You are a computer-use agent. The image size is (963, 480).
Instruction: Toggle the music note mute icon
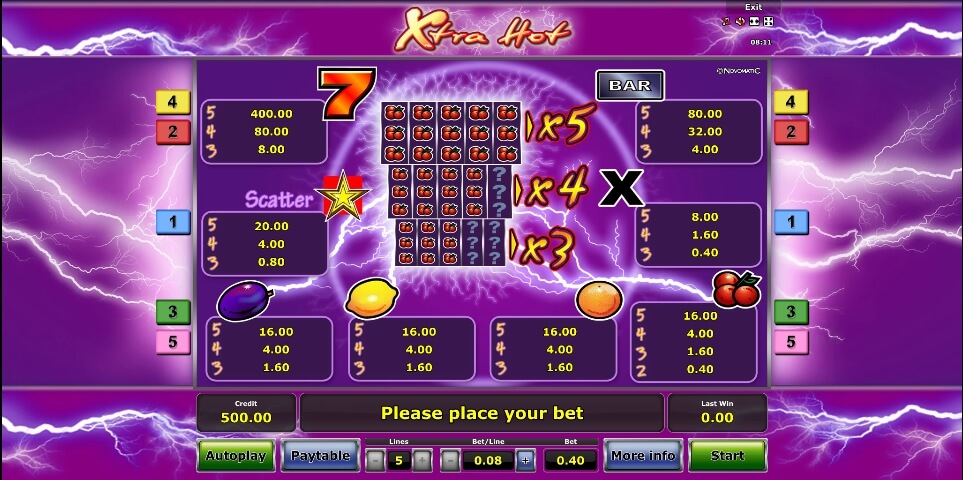[727, 21]
